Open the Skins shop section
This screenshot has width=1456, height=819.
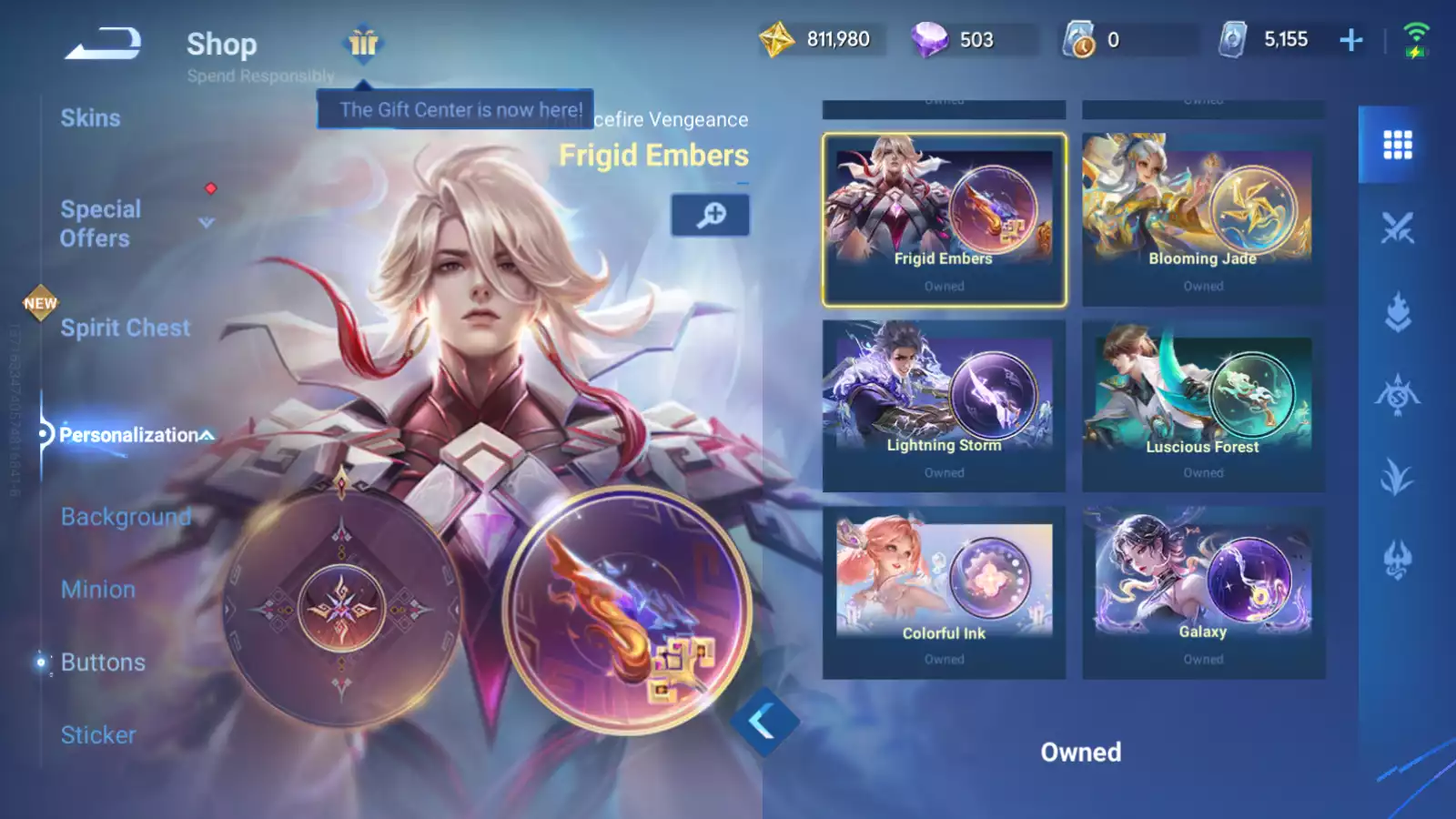point(90,118)
